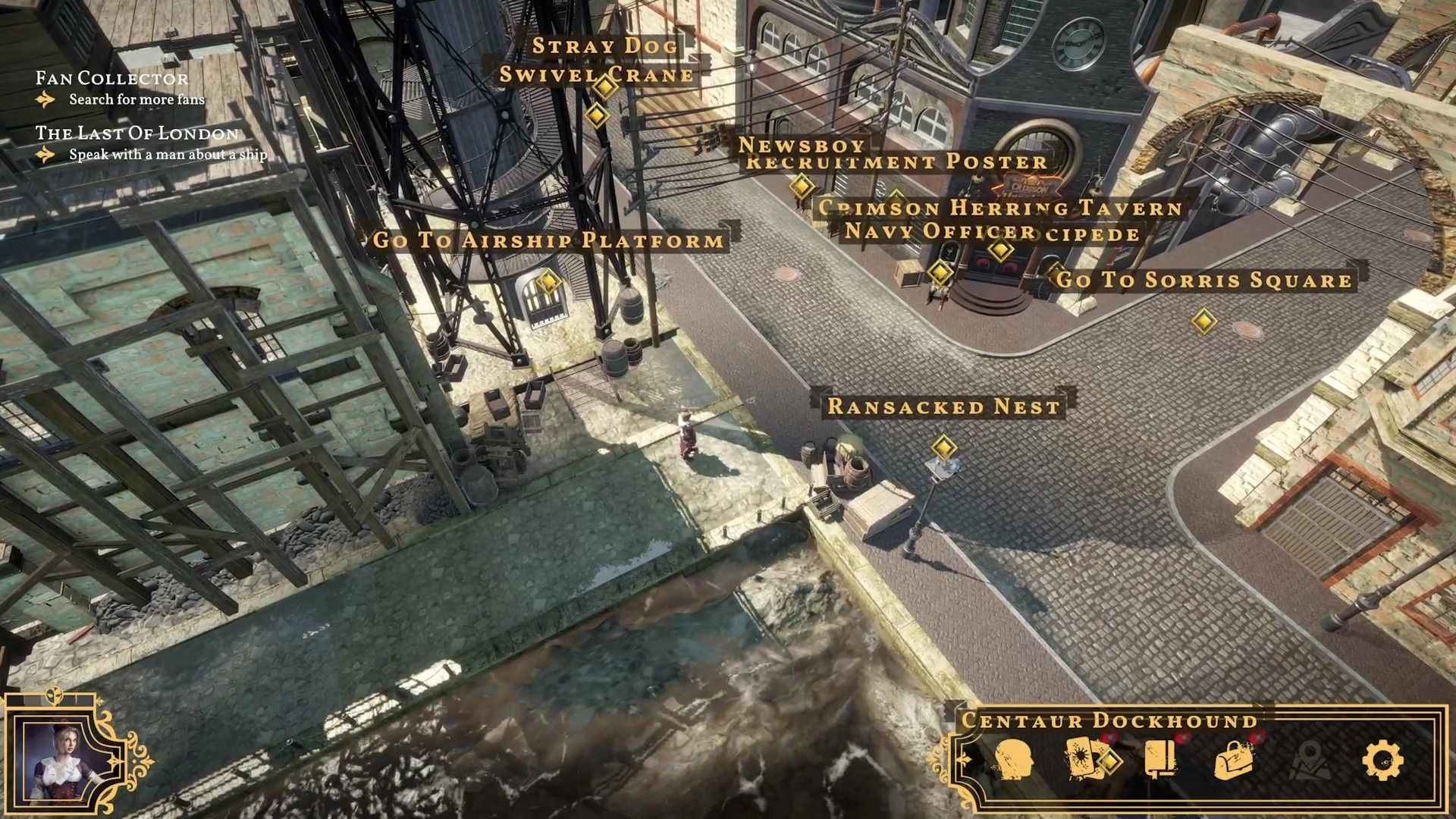
Task: Select the Swivel Crane interaction label
Action: coord(597,75)
